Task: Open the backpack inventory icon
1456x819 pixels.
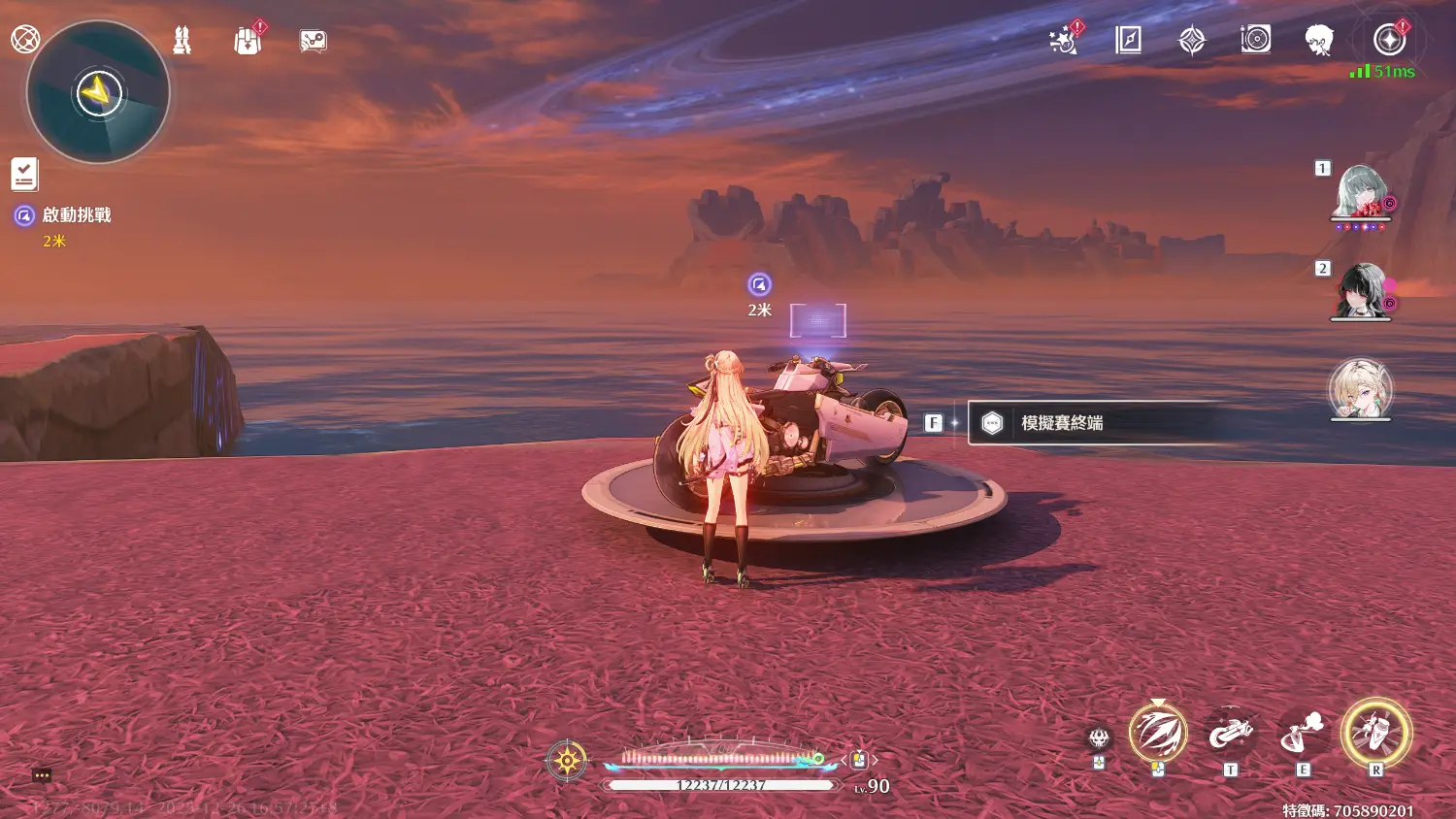Action: point(248,41)
